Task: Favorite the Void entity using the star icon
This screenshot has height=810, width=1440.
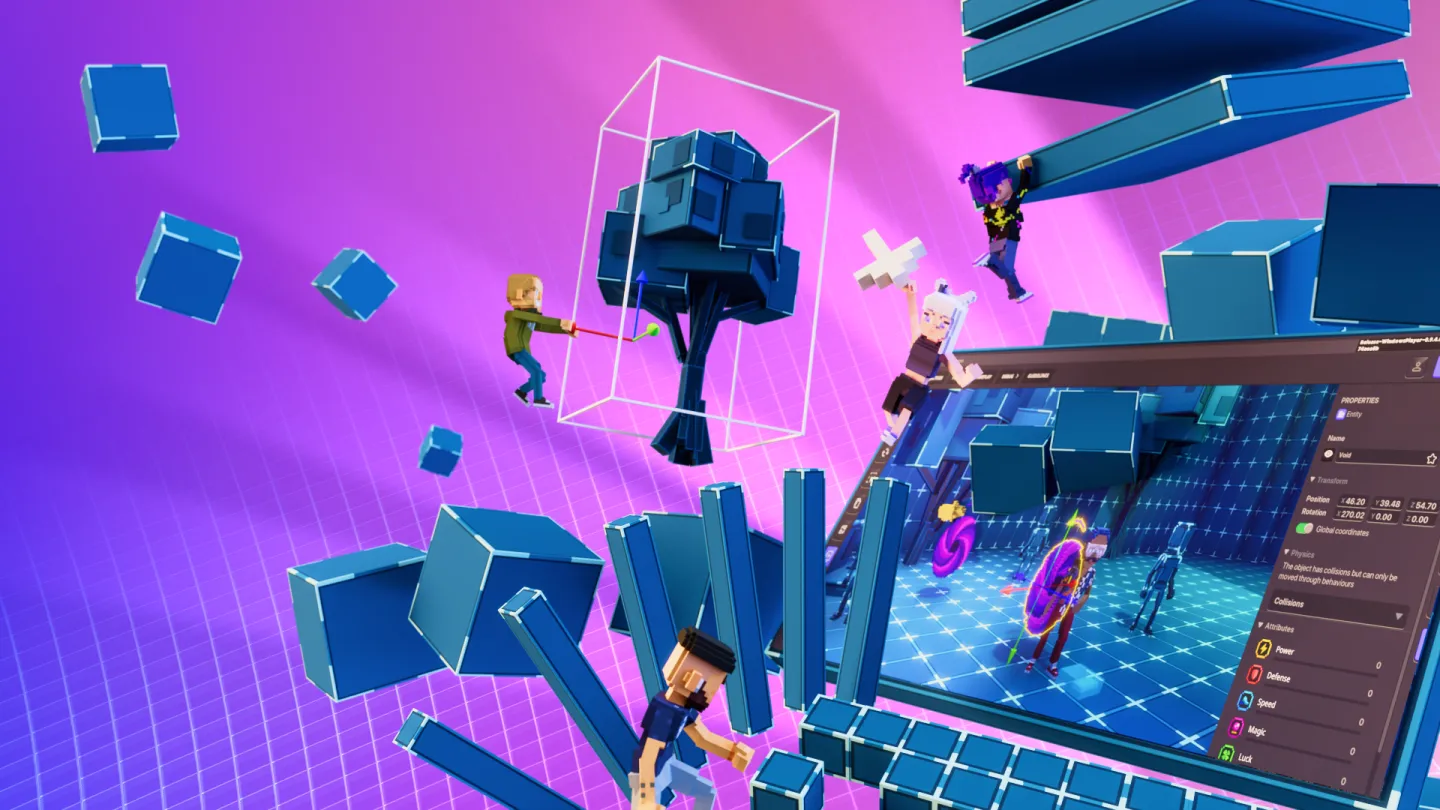Action: coord(1431,458)
